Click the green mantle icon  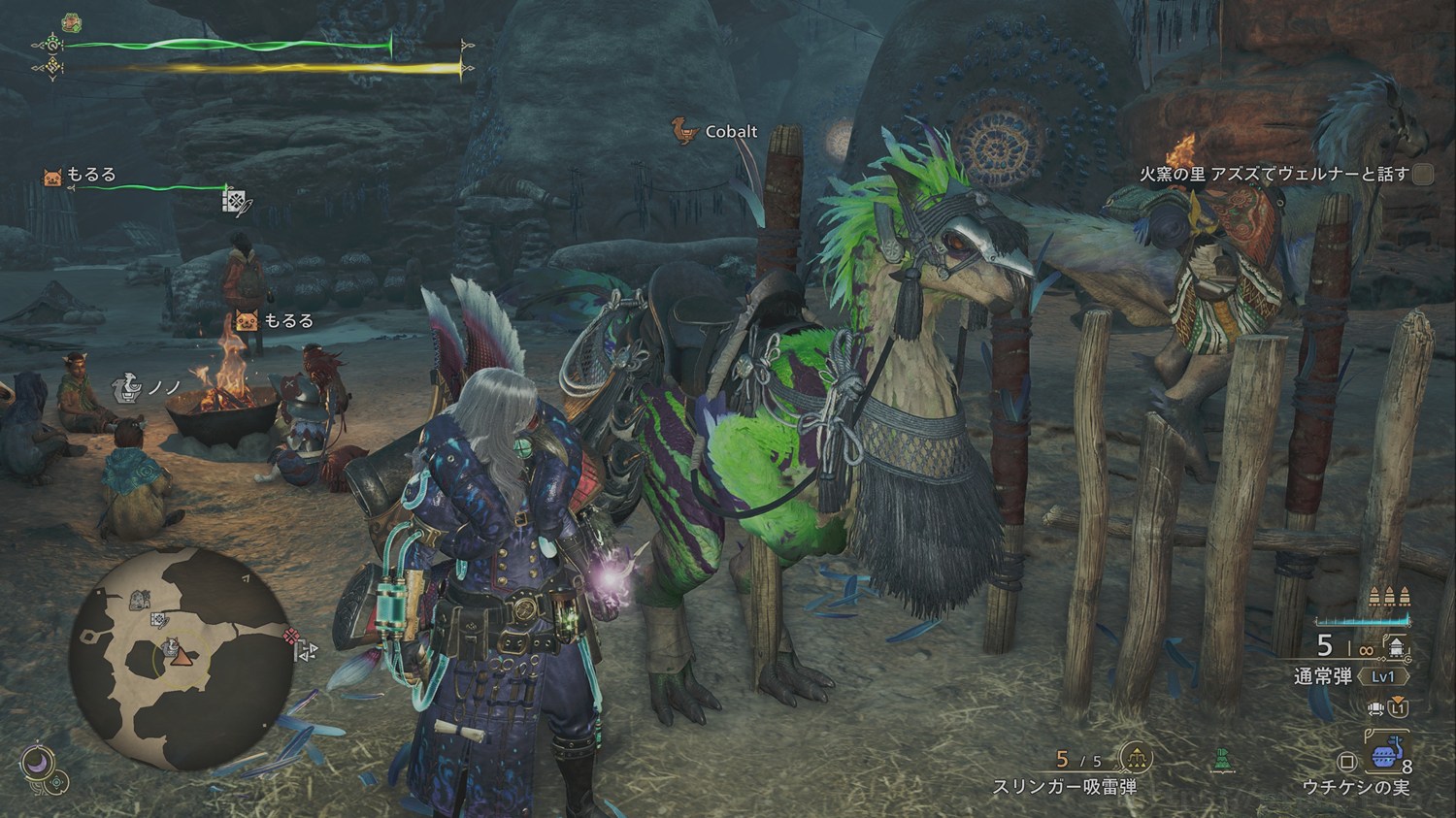click(1222, 761)
